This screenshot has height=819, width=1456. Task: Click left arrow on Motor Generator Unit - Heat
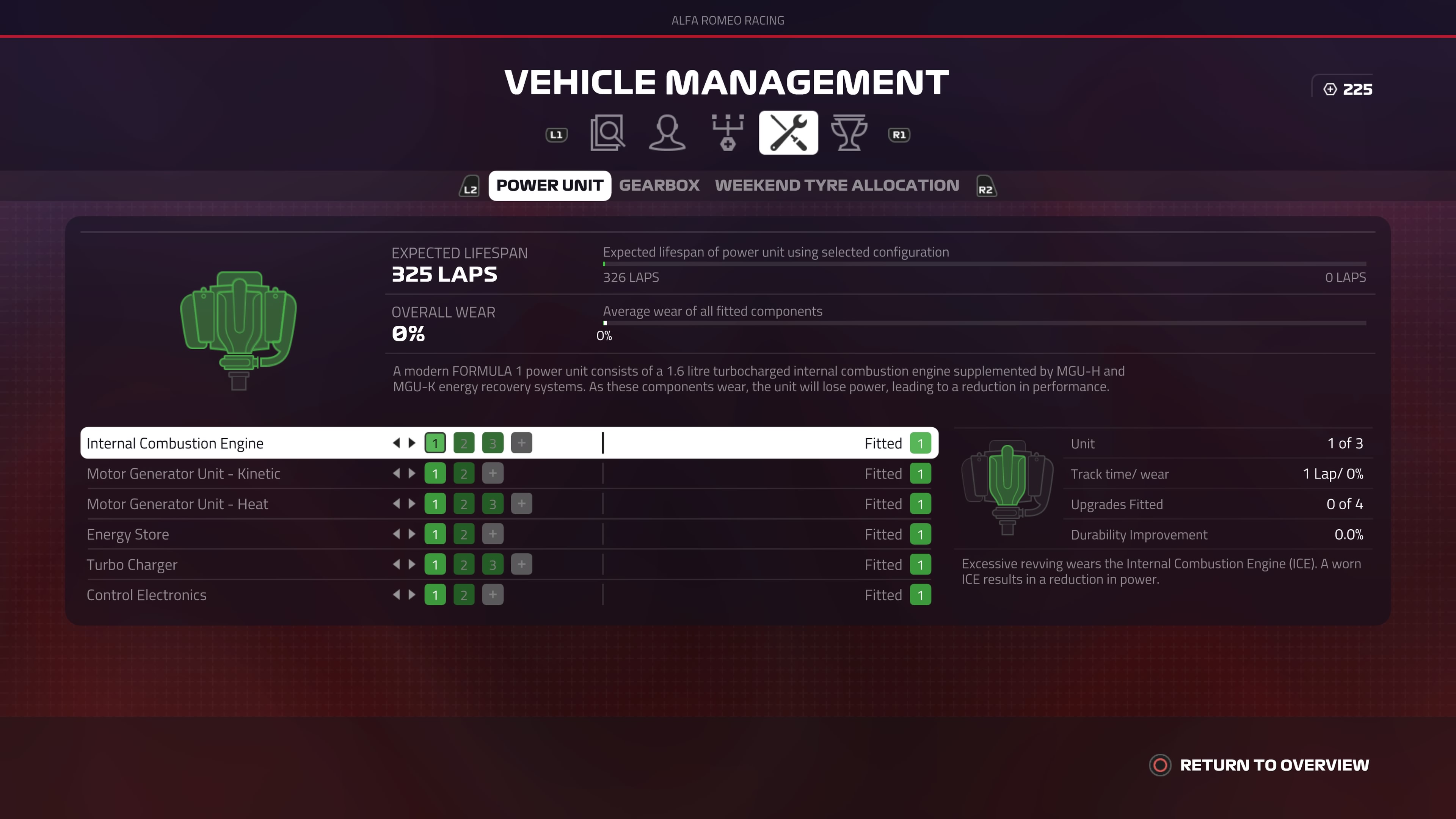(396, 504)
